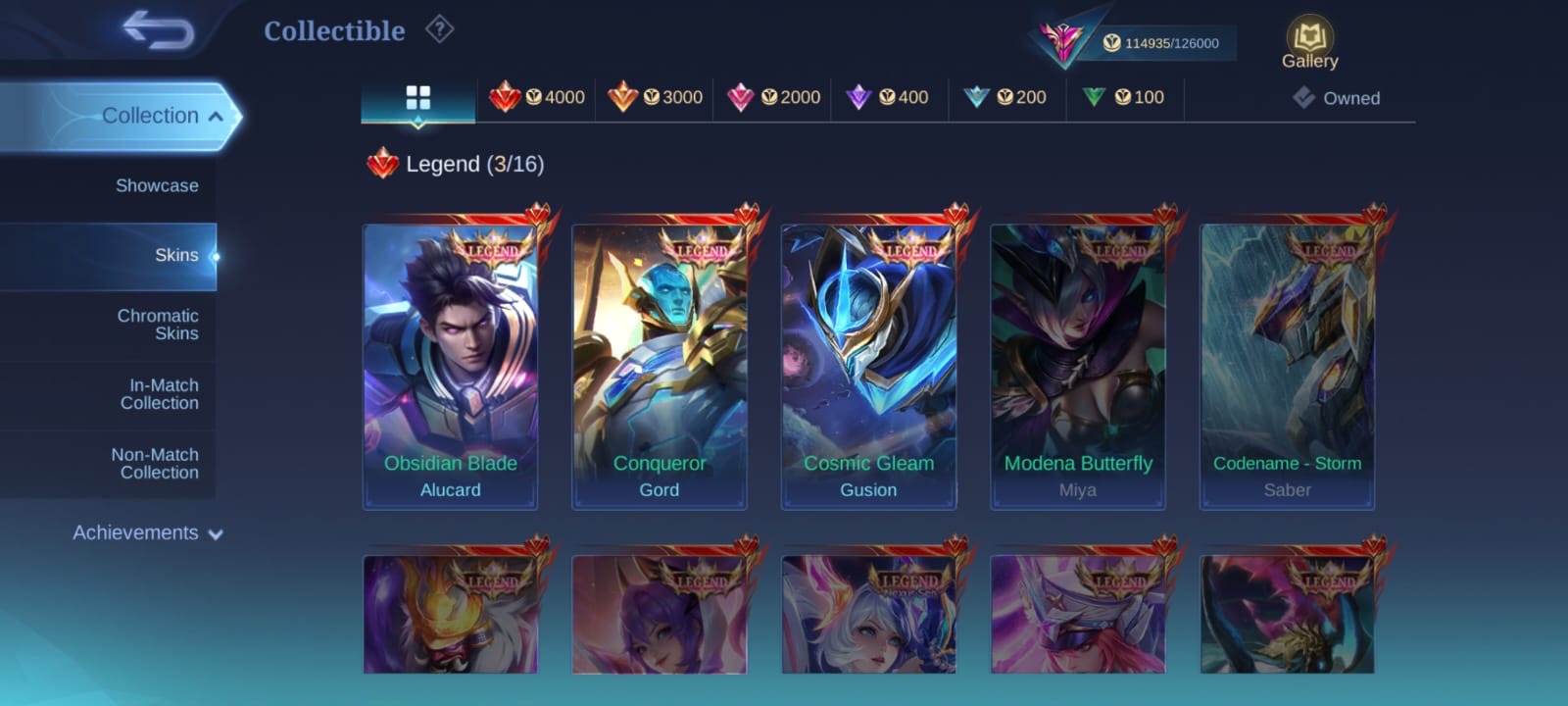1568x706 pixels.
Task: Open the Showcase menu entry
Action: [x=156, y=186]
